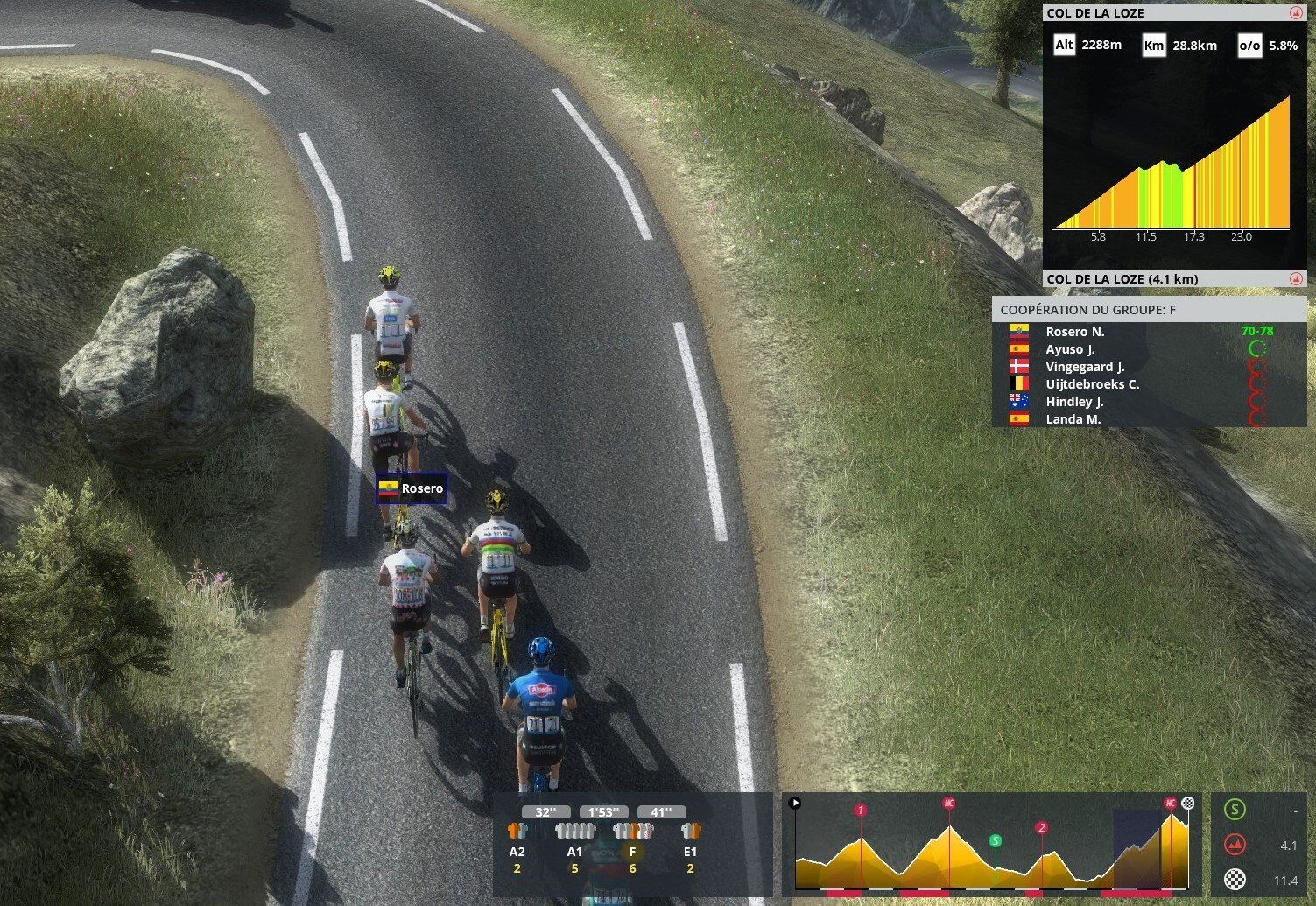Switch to group A2 in the gap bar
This screenshot has height=906, width=1316.
(517, 840)
